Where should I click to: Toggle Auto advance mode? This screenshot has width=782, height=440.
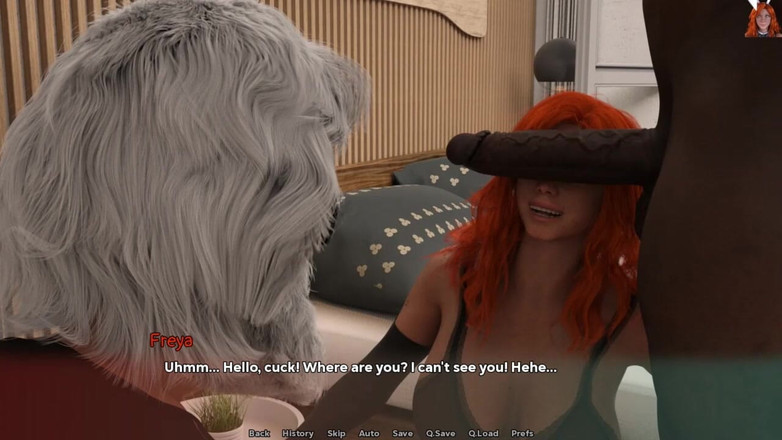pos(369,433)
